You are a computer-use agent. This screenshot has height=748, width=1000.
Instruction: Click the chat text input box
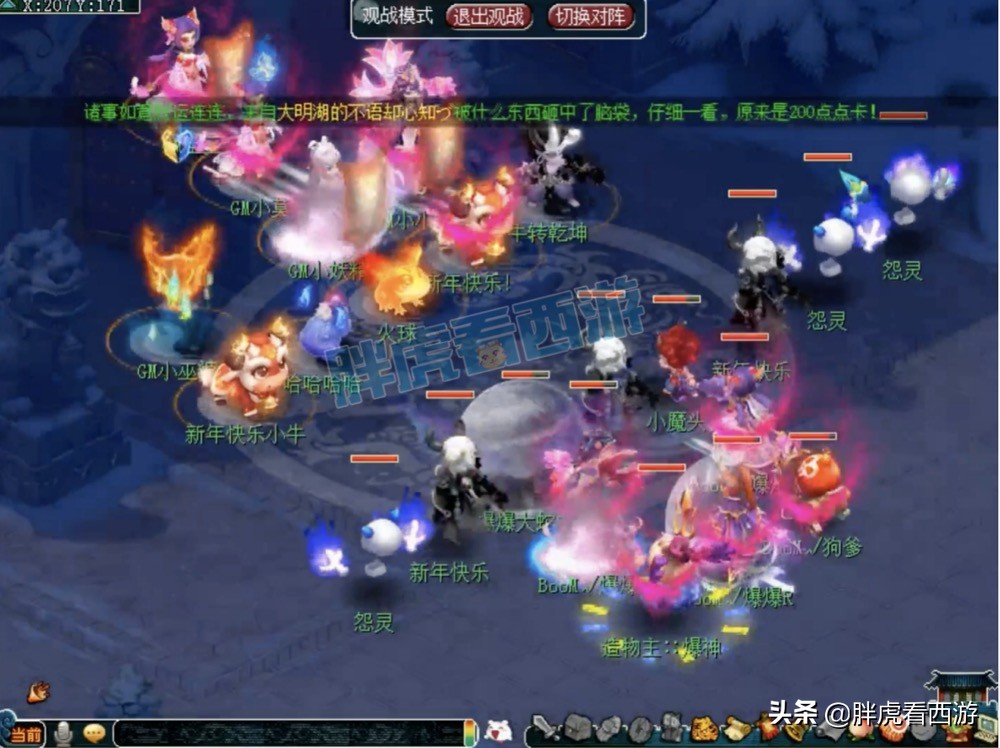tap(288, 733)
